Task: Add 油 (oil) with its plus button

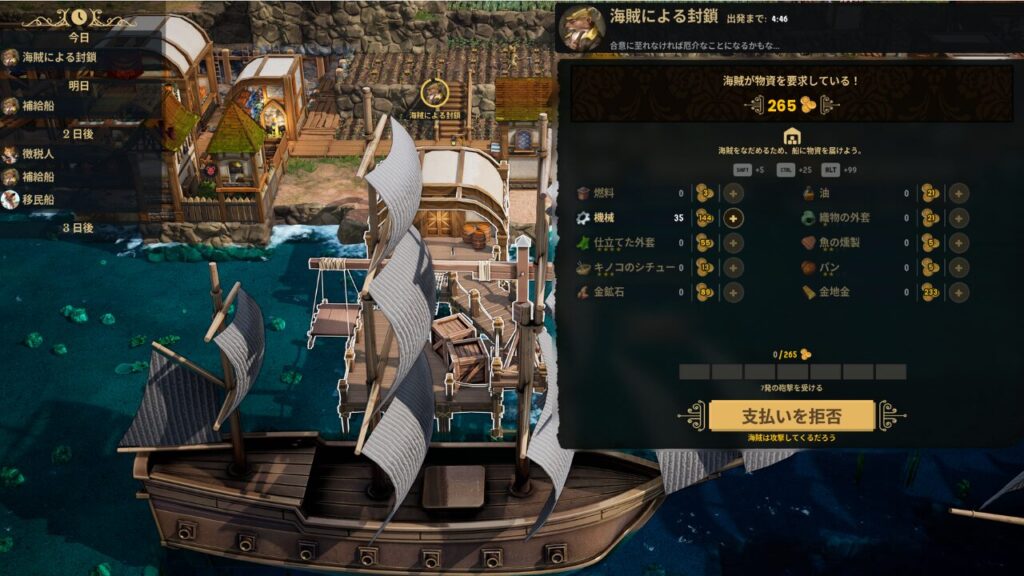Action: pos(958,193)
